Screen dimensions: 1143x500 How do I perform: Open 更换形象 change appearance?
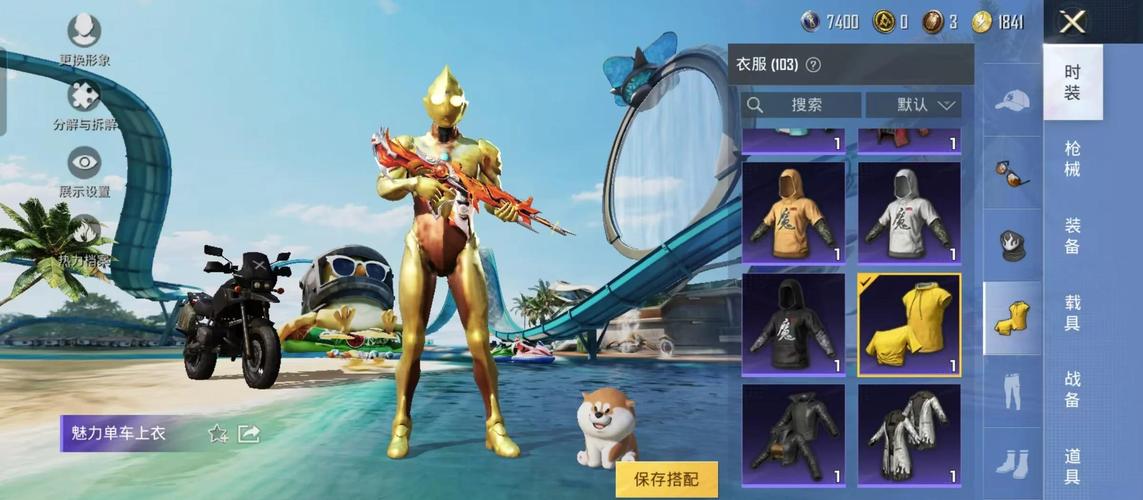coord(84,31)
